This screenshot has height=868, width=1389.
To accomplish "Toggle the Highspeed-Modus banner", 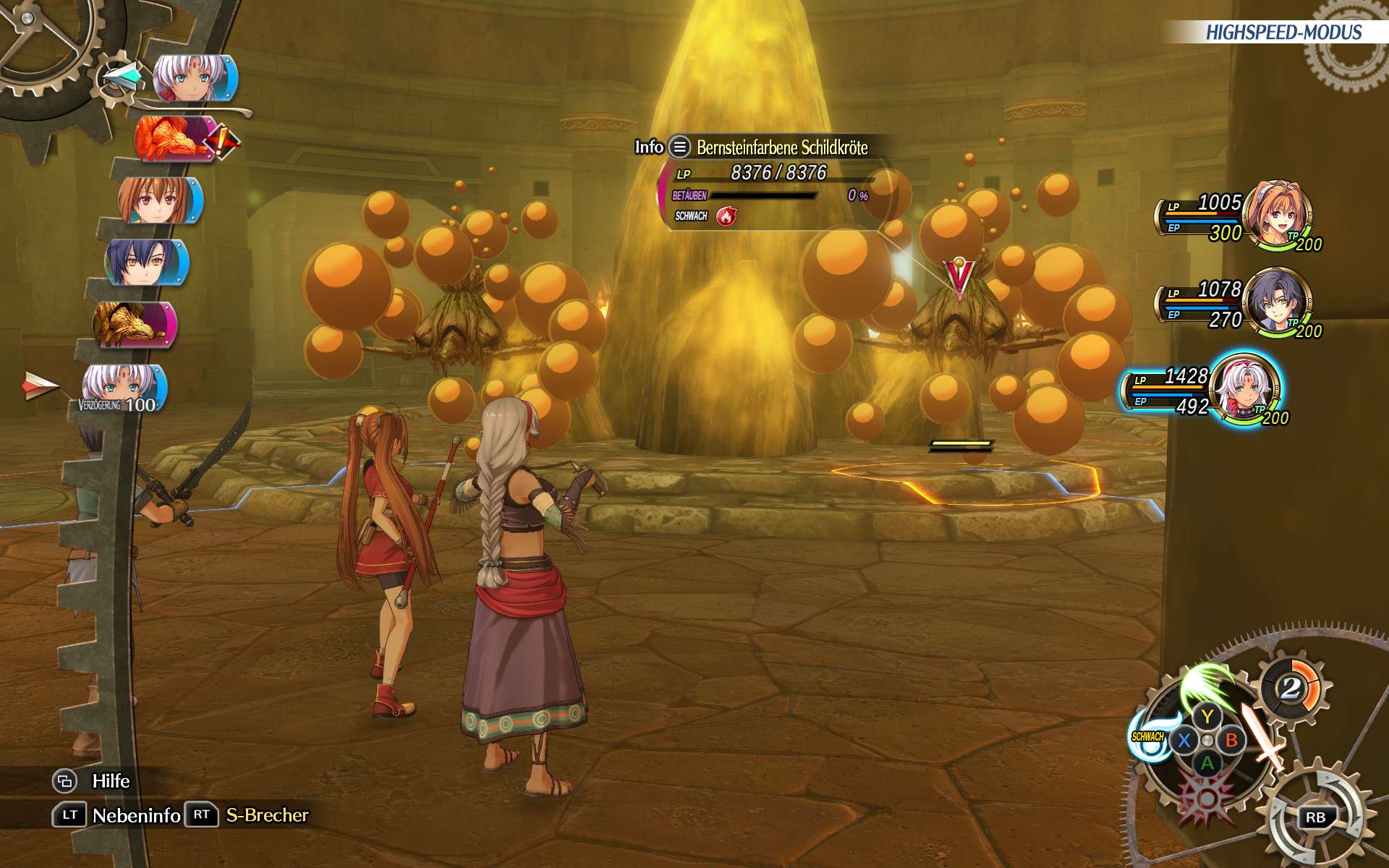I will click(x=1283, y=33).
